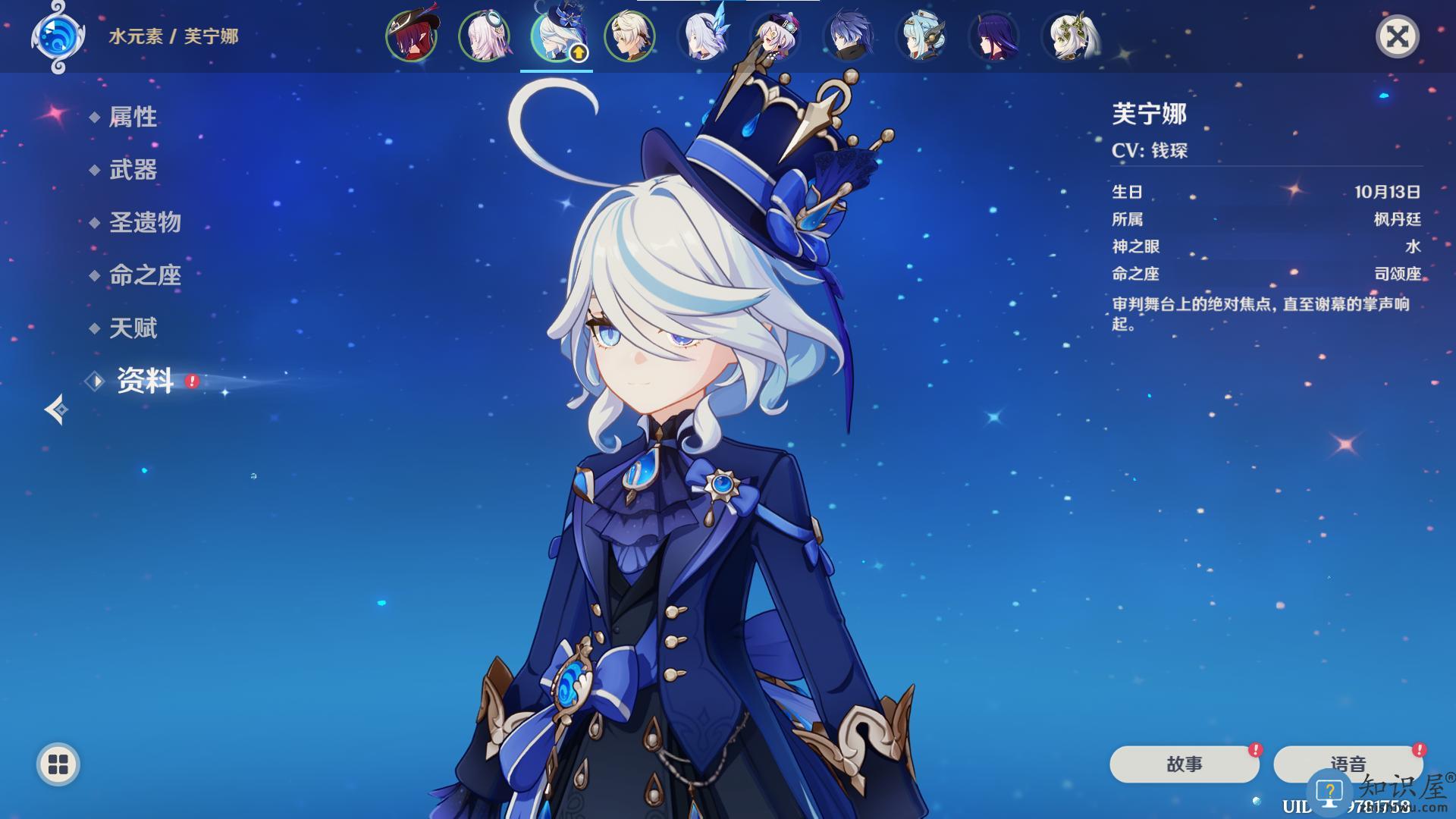
Task: Open the 故事 story button
Action: pos(1184,764)
